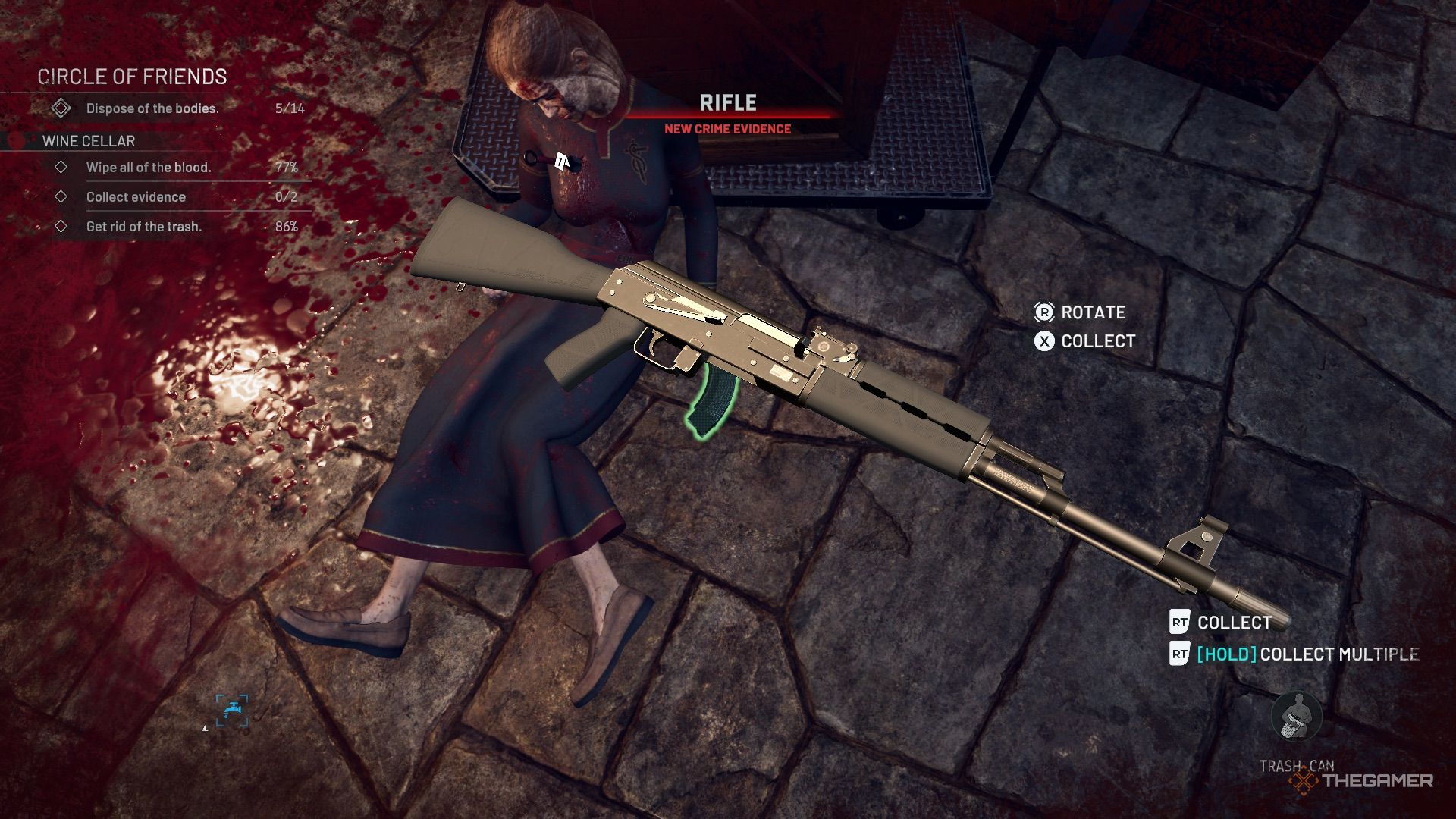Select the Circle of Friends mission title

pyautogui.click(x=132, y=77)
